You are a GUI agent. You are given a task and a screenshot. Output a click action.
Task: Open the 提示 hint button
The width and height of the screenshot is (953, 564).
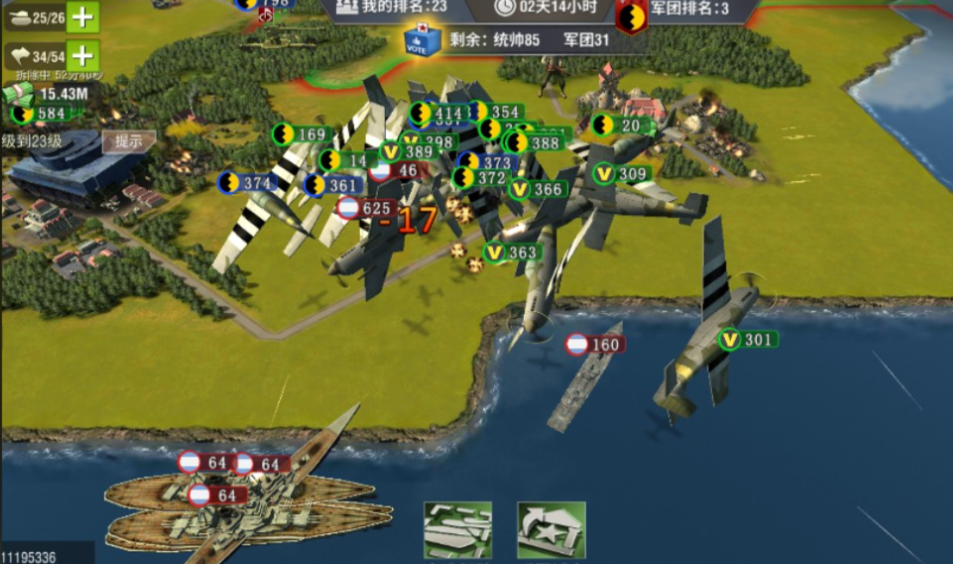[x=128, y=142]
